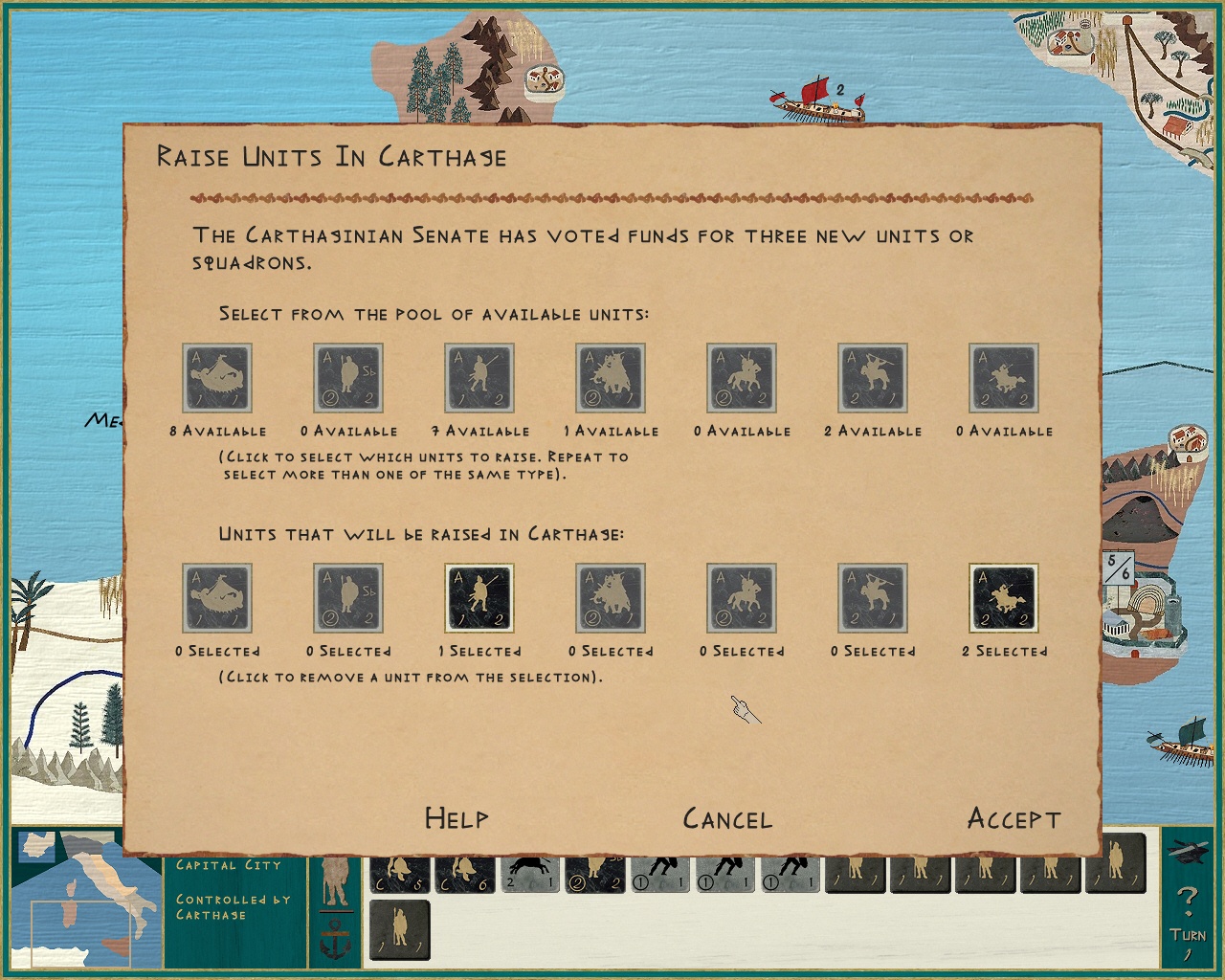Cancel the Raise Units dialog
Image resolution: width=1225 pixels, height=980 pixels.
tap(727, 819)
